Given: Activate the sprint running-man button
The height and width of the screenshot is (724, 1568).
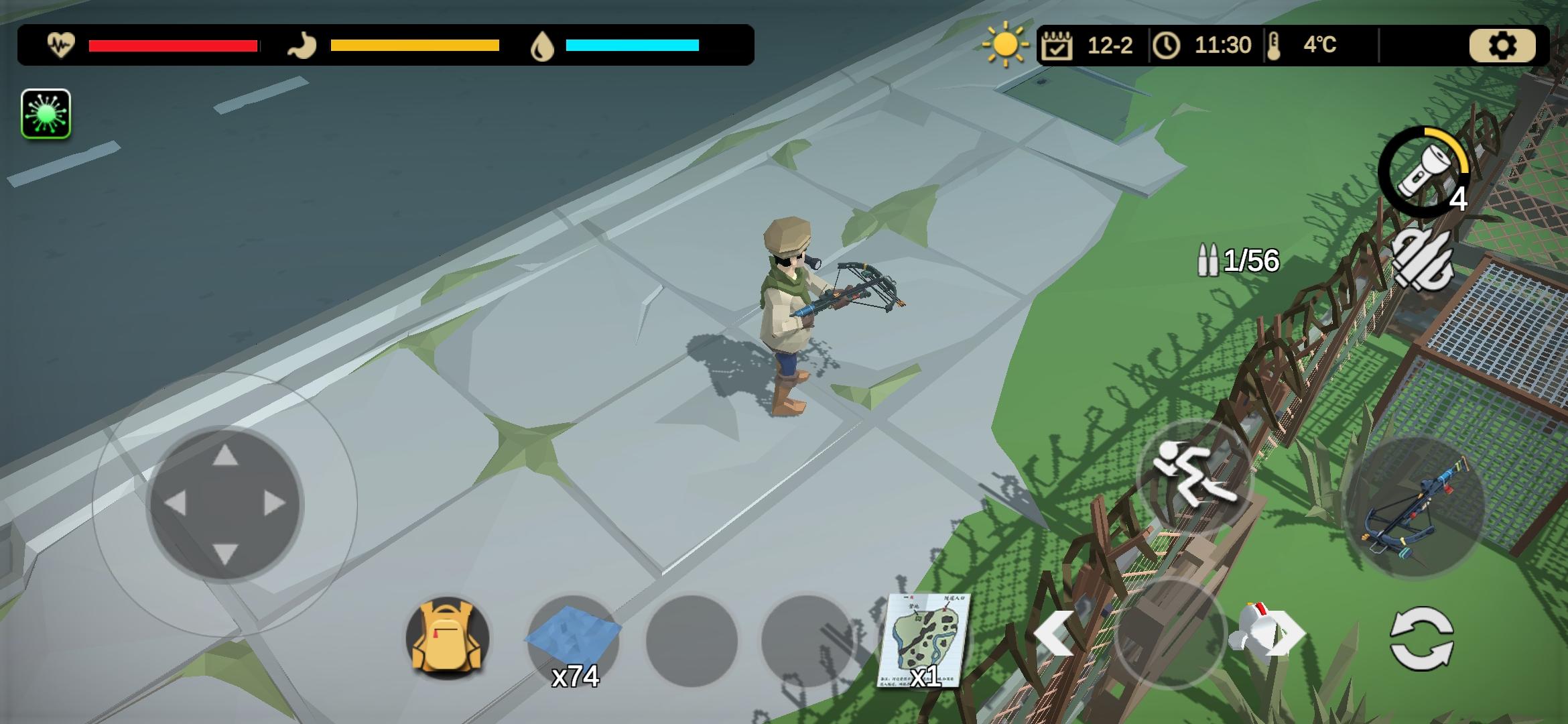Looking at the screenshot, I should coord(1194,476).
